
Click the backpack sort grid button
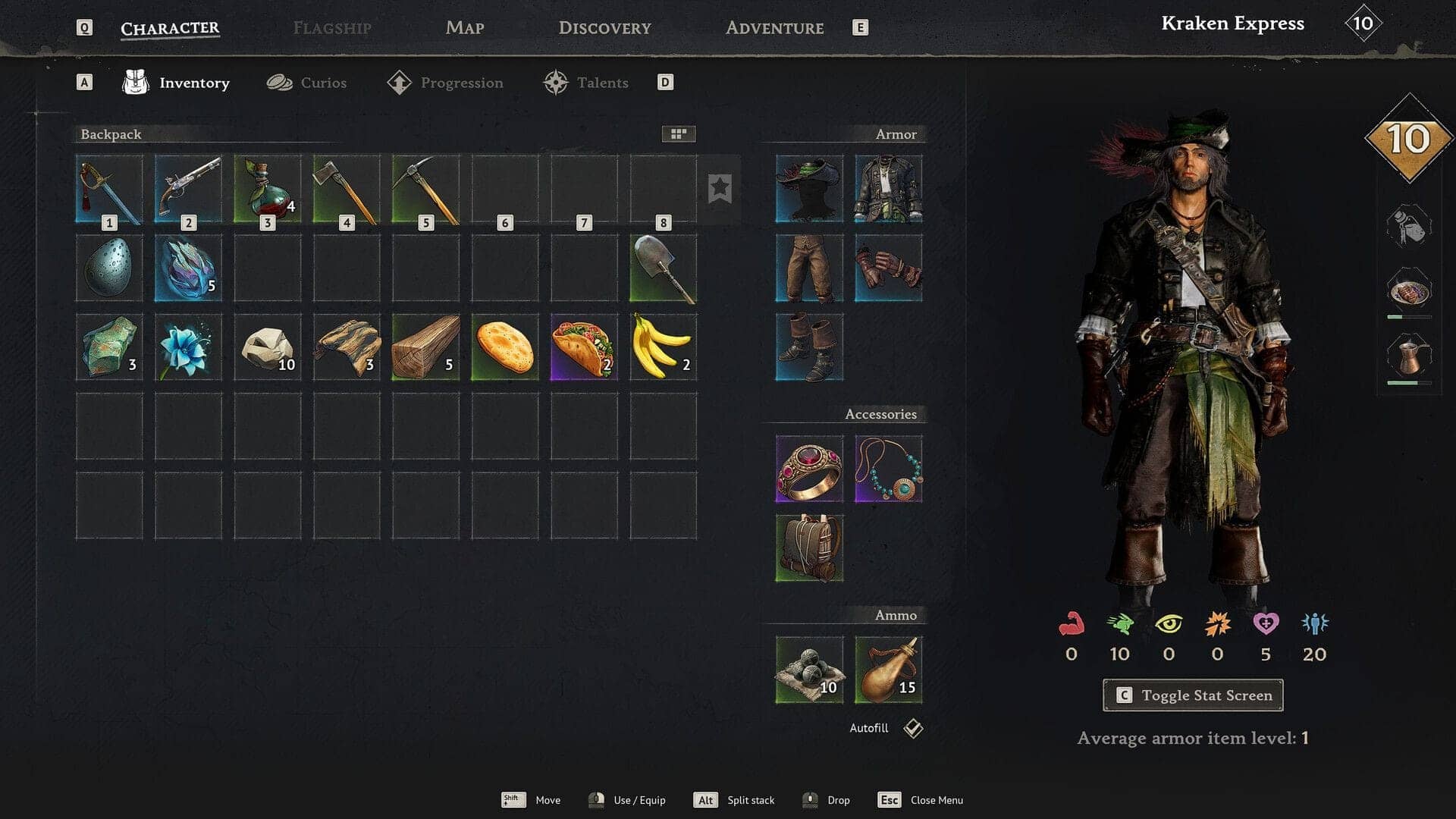[x=678, y=134]
